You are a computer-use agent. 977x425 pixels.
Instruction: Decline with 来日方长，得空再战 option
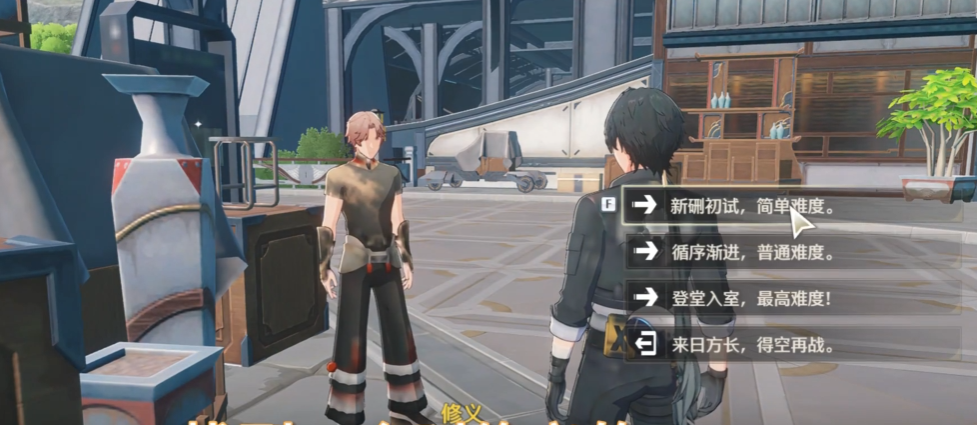coord(750,346)
